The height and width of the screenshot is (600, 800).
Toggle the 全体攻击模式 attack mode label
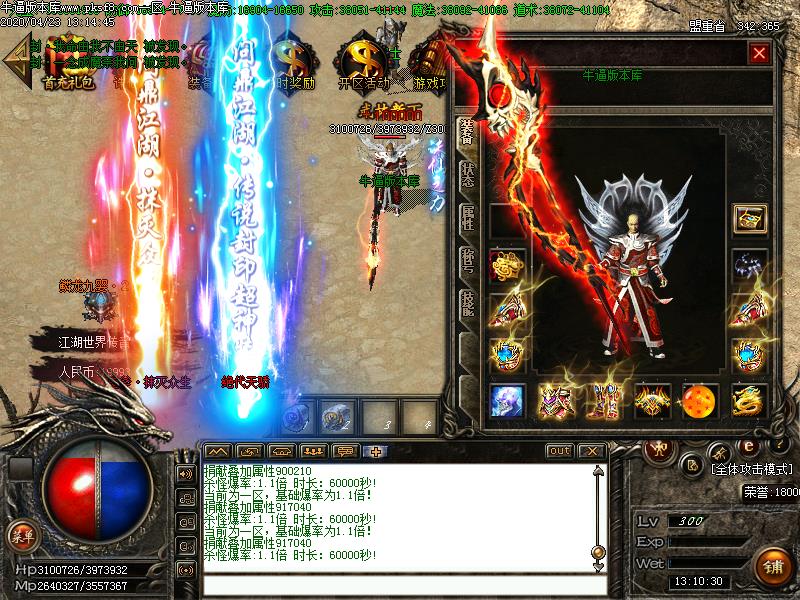point(750,468)
